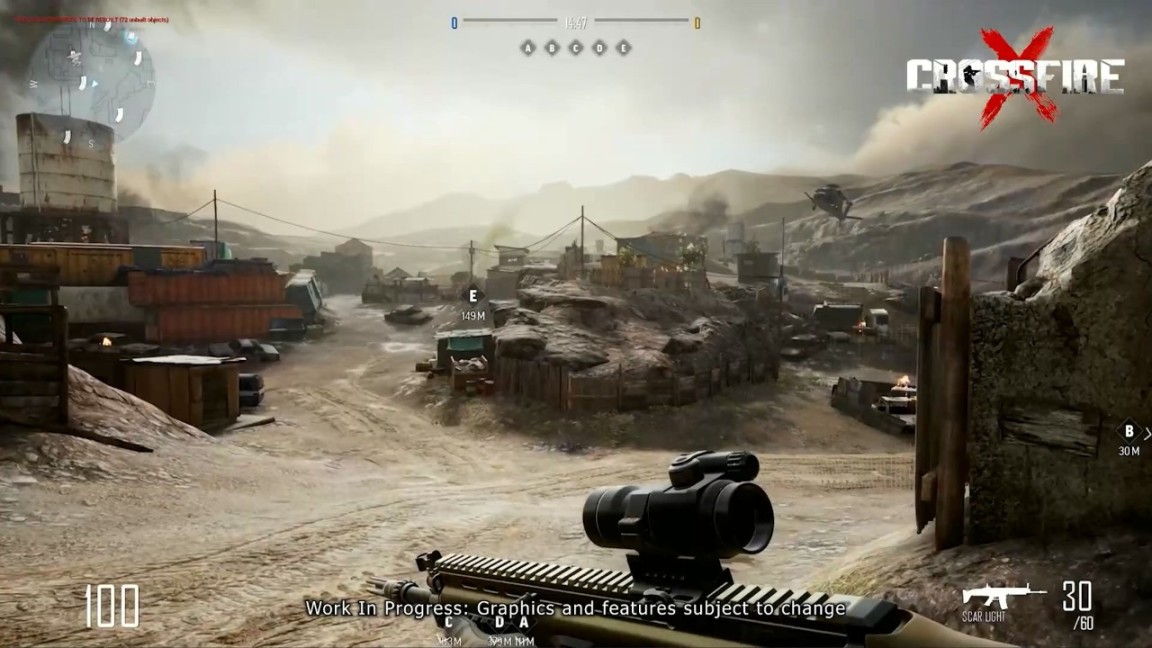Select capture point B in the objective status row
Screen dimensions: 1152x648
(551, 48)
